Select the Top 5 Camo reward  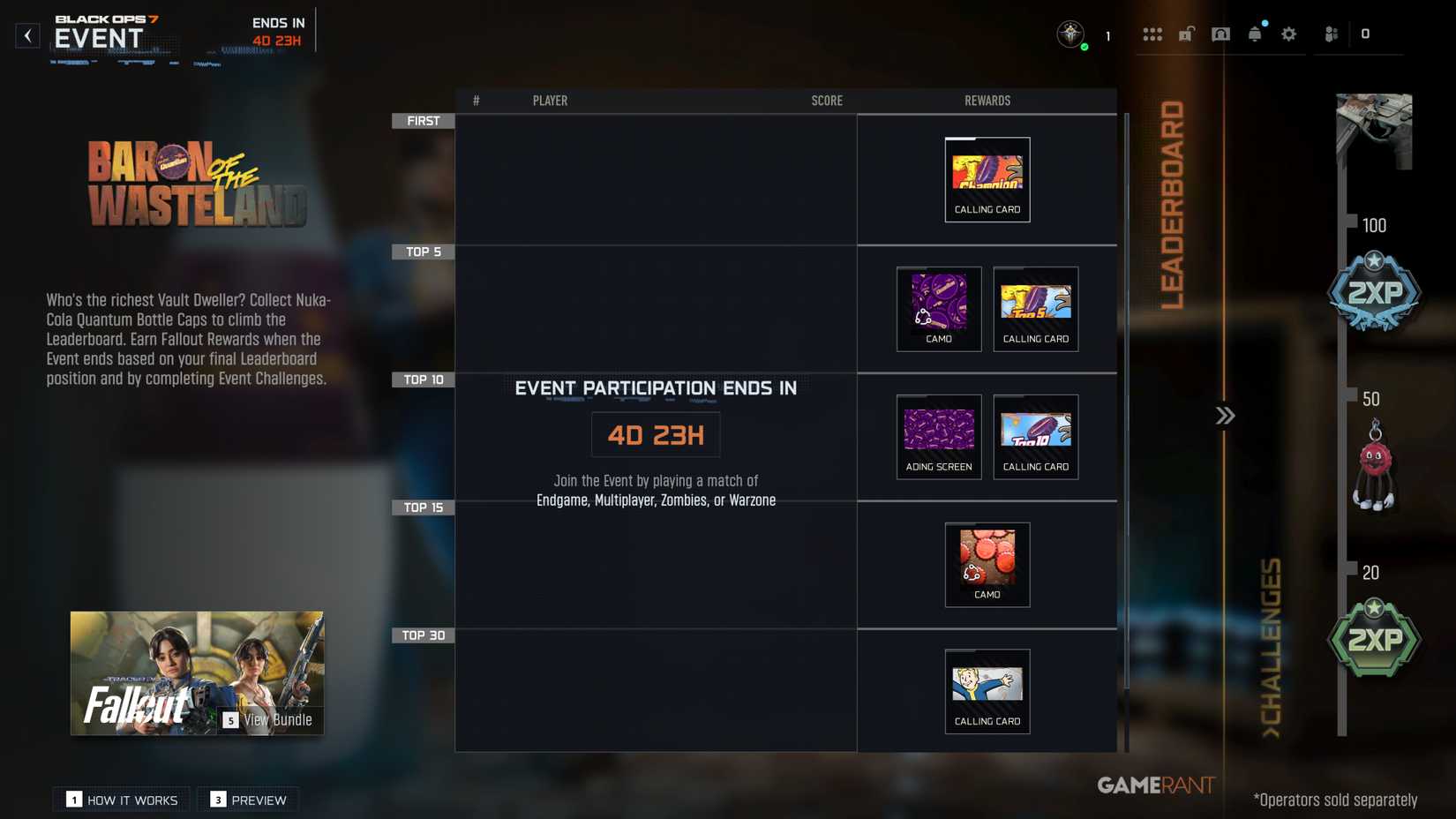pos(938,309)
